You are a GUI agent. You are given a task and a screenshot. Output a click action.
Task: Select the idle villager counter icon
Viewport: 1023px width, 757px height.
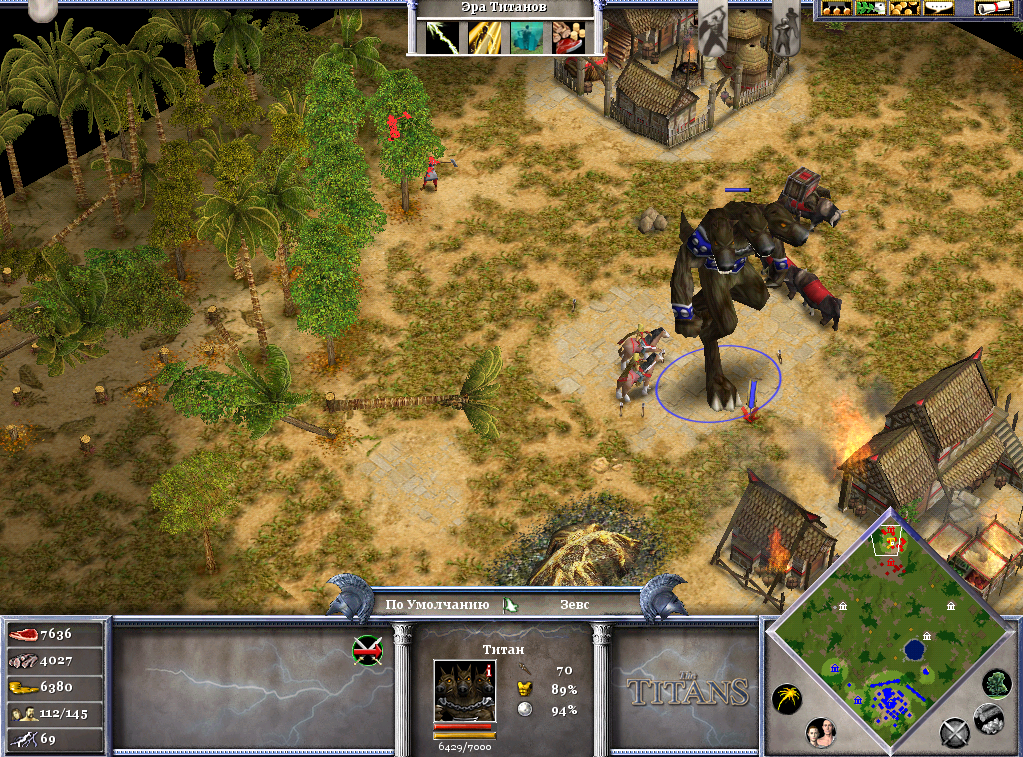pyautogui.click(x=22, y=713)
